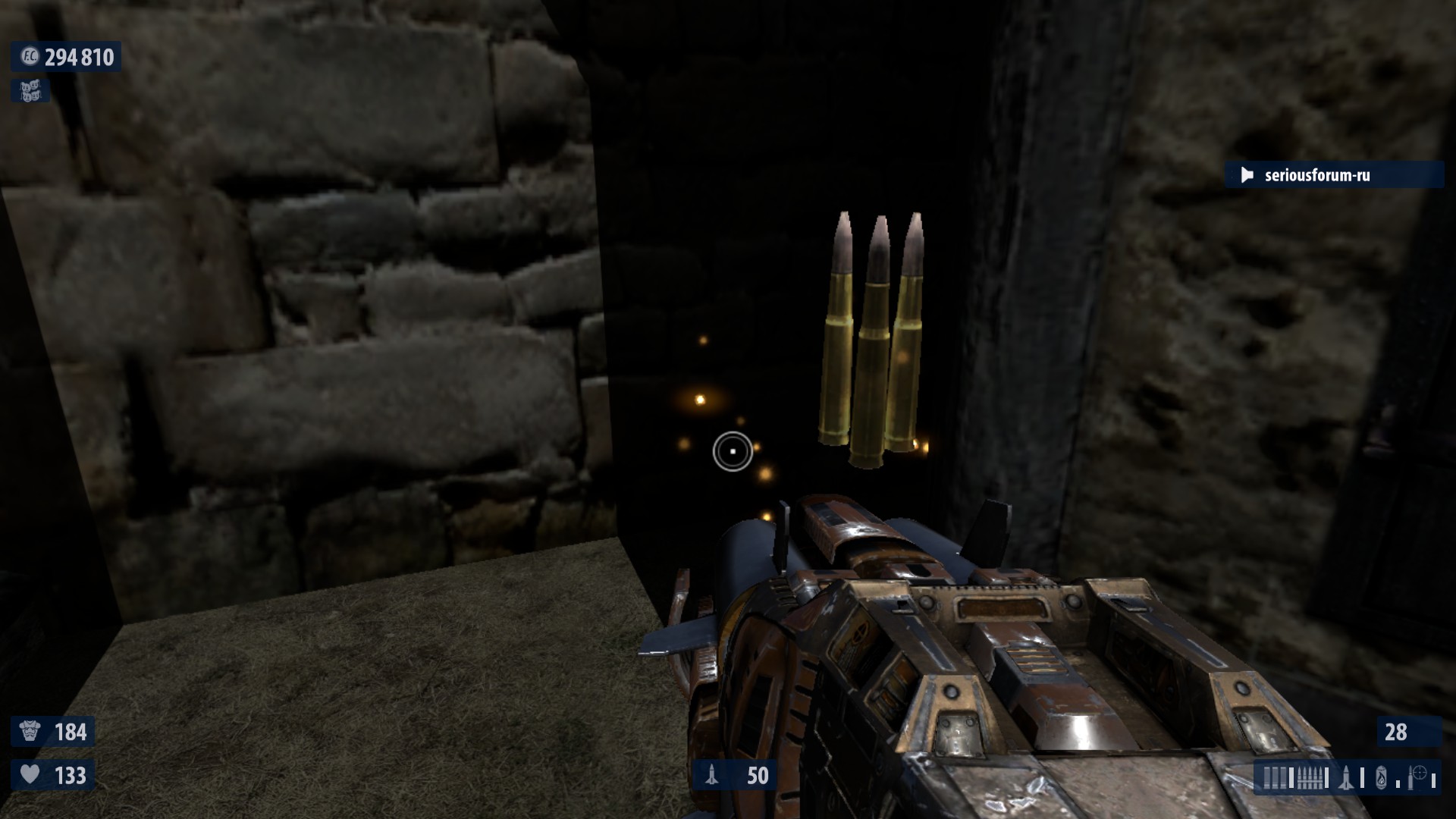
Task: Click the rocket icon beside ammo count 50
Action: point(712,775)
